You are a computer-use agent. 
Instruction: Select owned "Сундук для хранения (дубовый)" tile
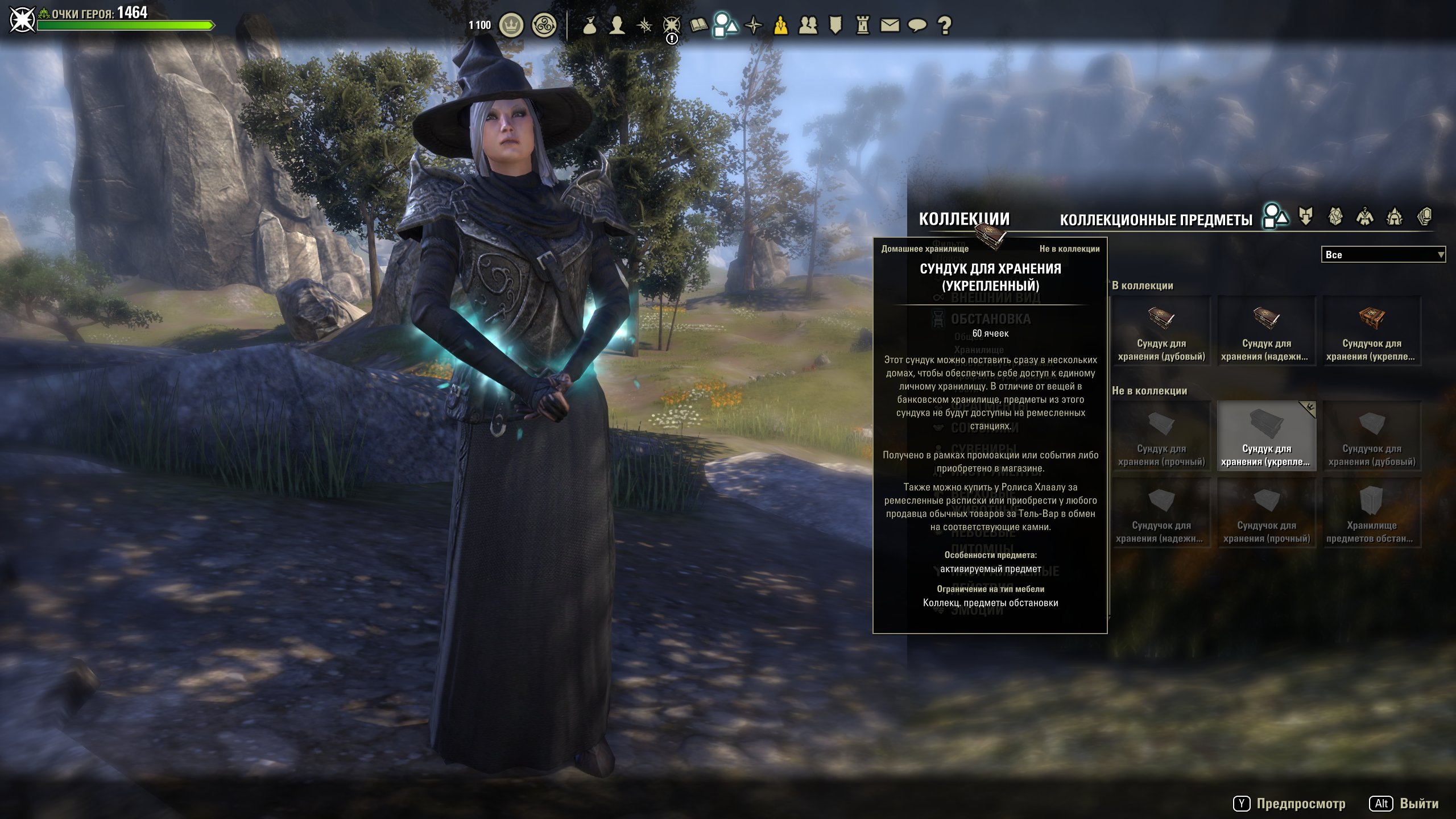pyautogui.click(x=1161, y=331)
